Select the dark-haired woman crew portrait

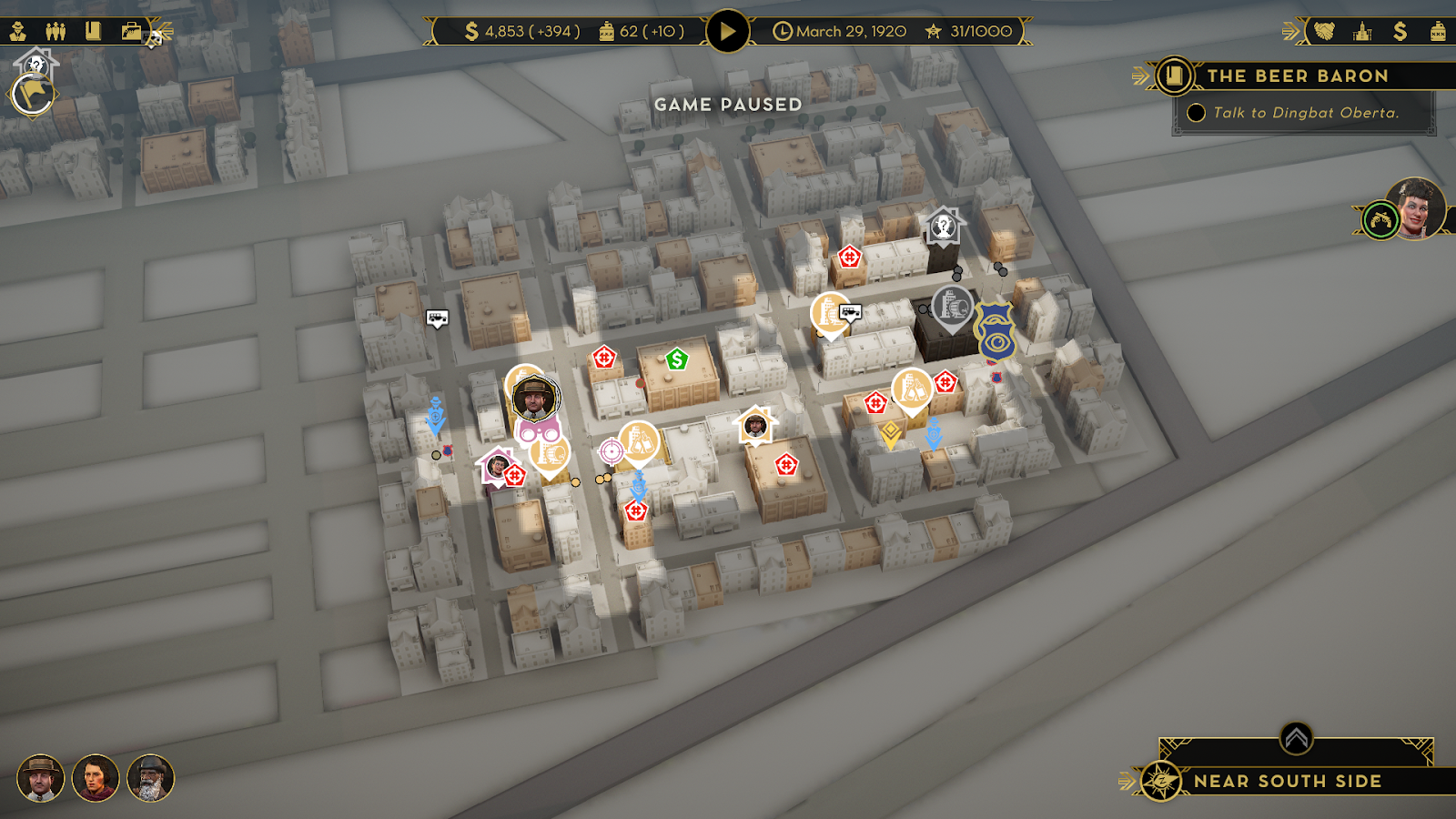96,778
